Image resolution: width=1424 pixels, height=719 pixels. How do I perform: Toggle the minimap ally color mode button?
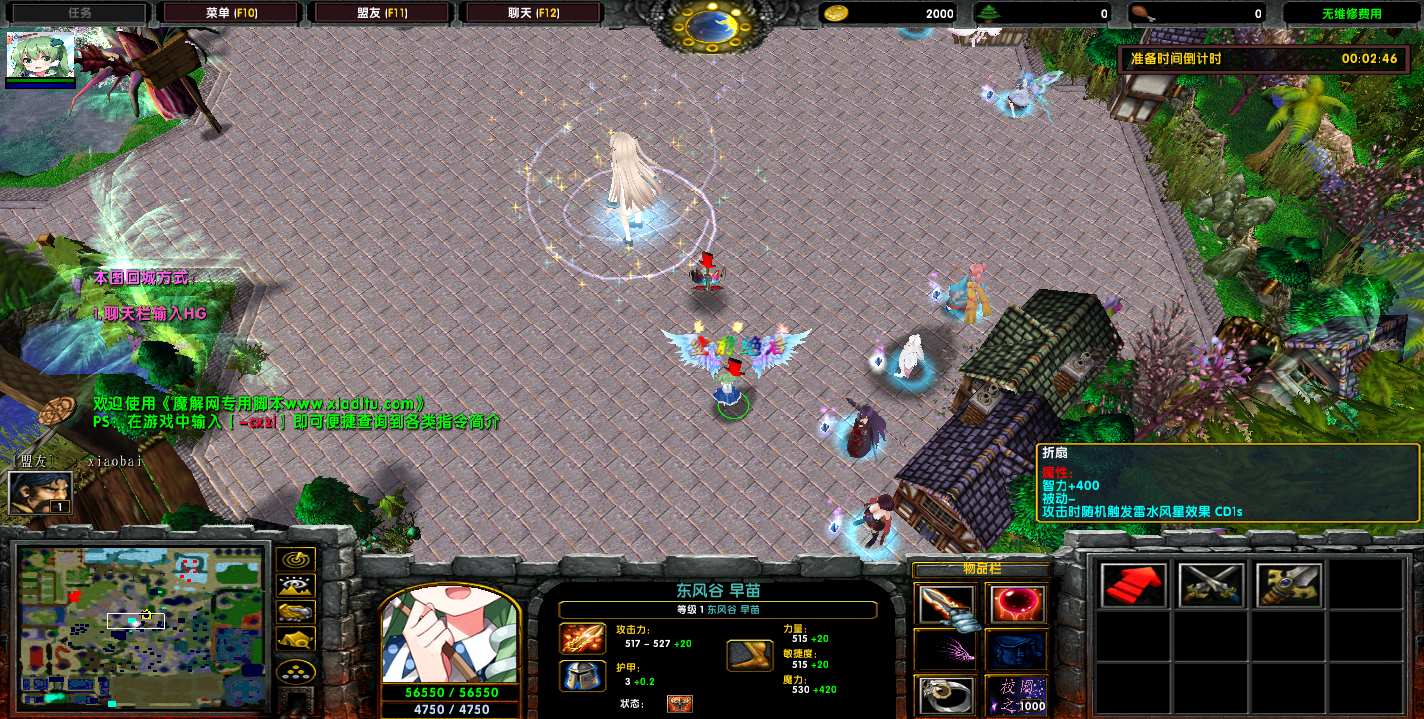297,612
